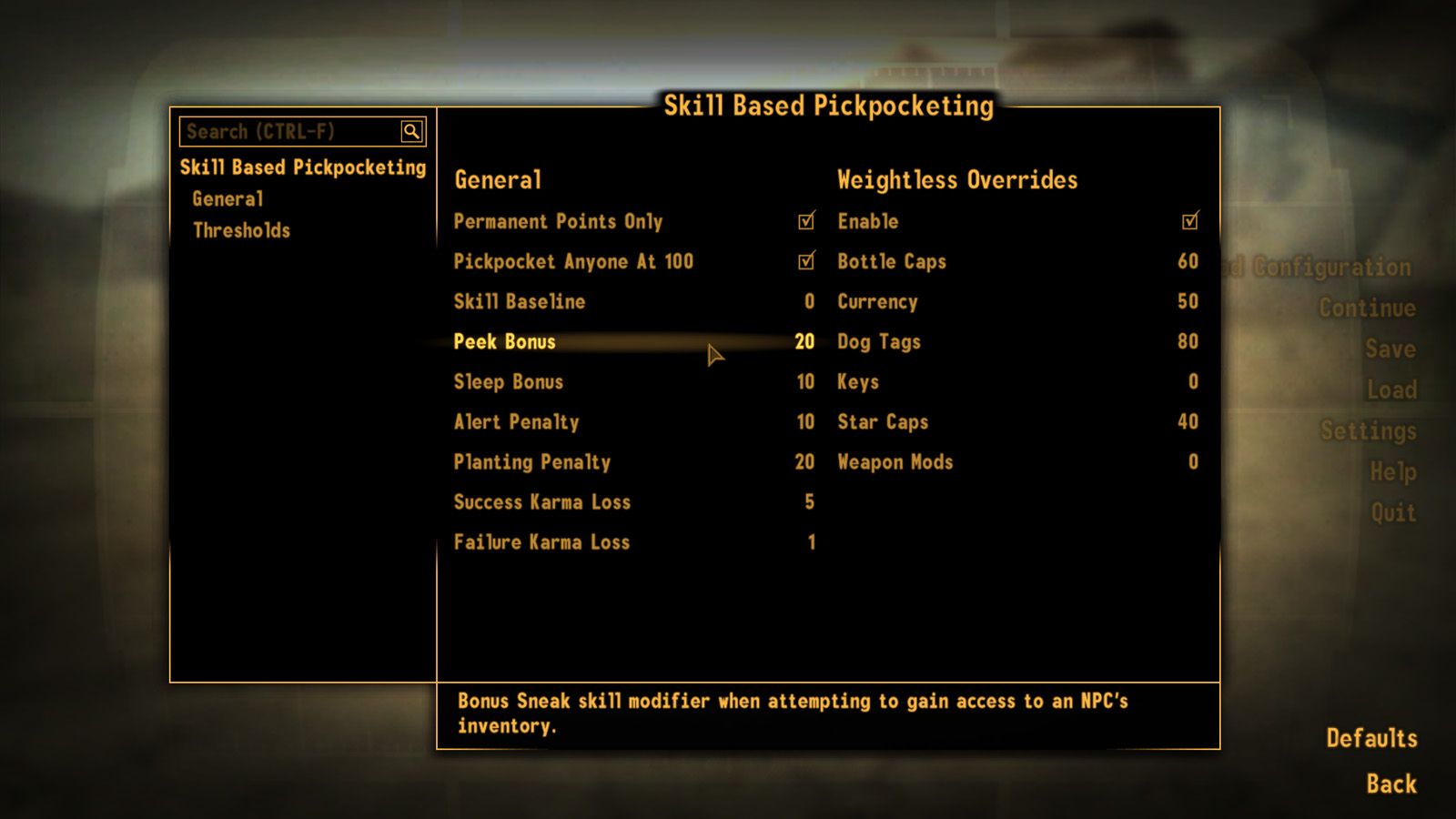The height and width of the screenshot is (819, 1456).
Task: Select Thresholds in the sidebar
Action: [240, 230]
